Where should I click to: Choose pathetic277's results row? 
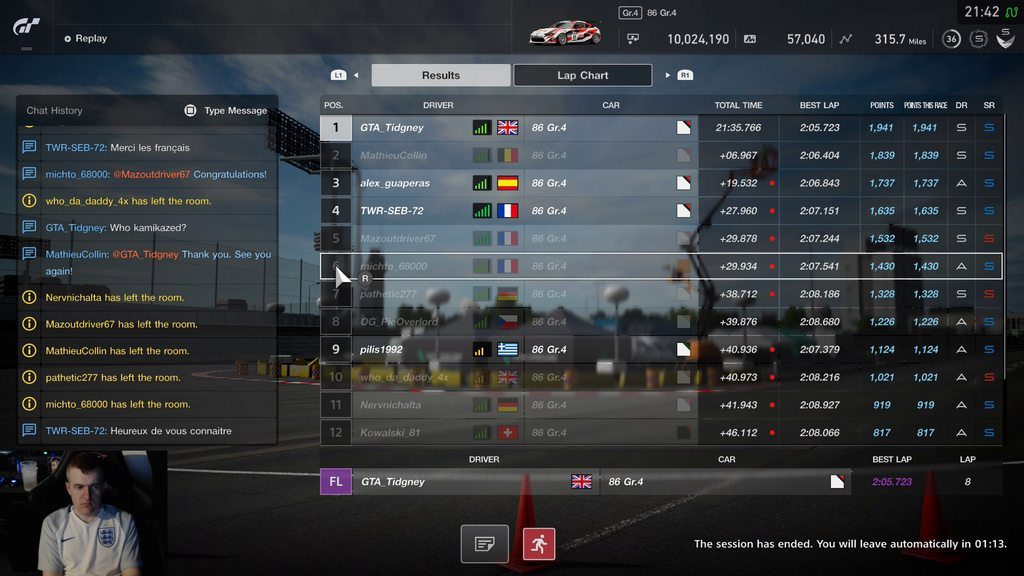pos(660,294)
